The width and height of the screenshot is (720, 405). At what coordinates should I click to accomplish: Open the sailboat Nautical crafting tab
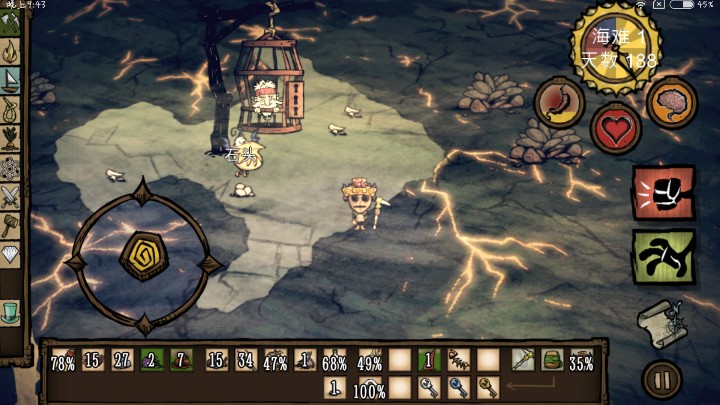[x=11, y=79]
